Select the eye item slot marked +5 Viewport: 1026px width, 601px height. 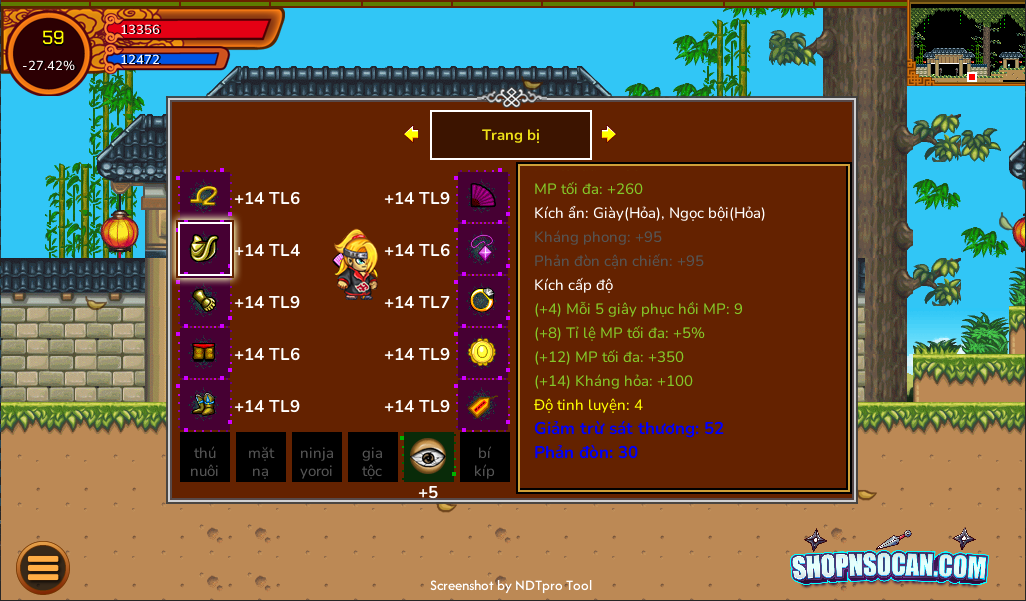tap(429, 457)
